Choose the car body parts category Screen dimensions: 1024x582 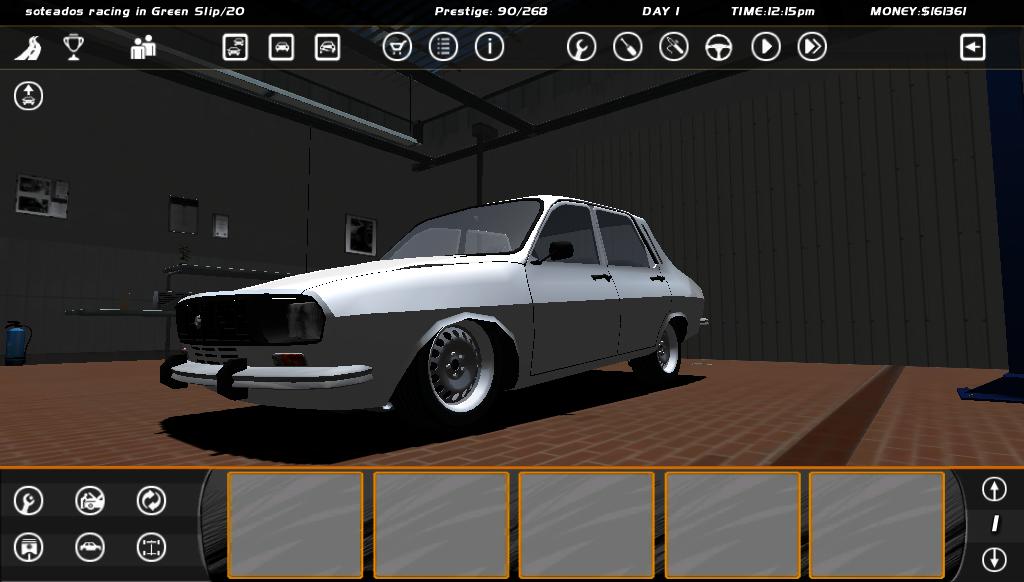click(90, 547)
